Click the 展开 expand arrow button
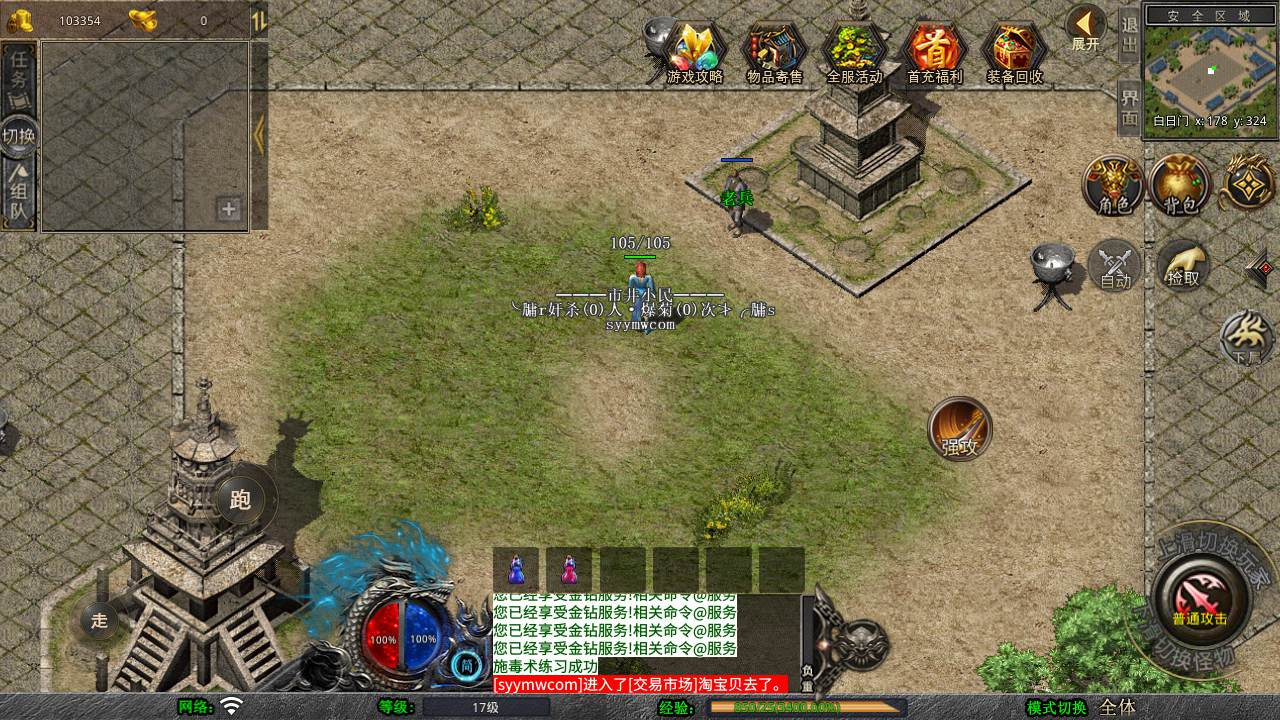 coord(1085,28)
